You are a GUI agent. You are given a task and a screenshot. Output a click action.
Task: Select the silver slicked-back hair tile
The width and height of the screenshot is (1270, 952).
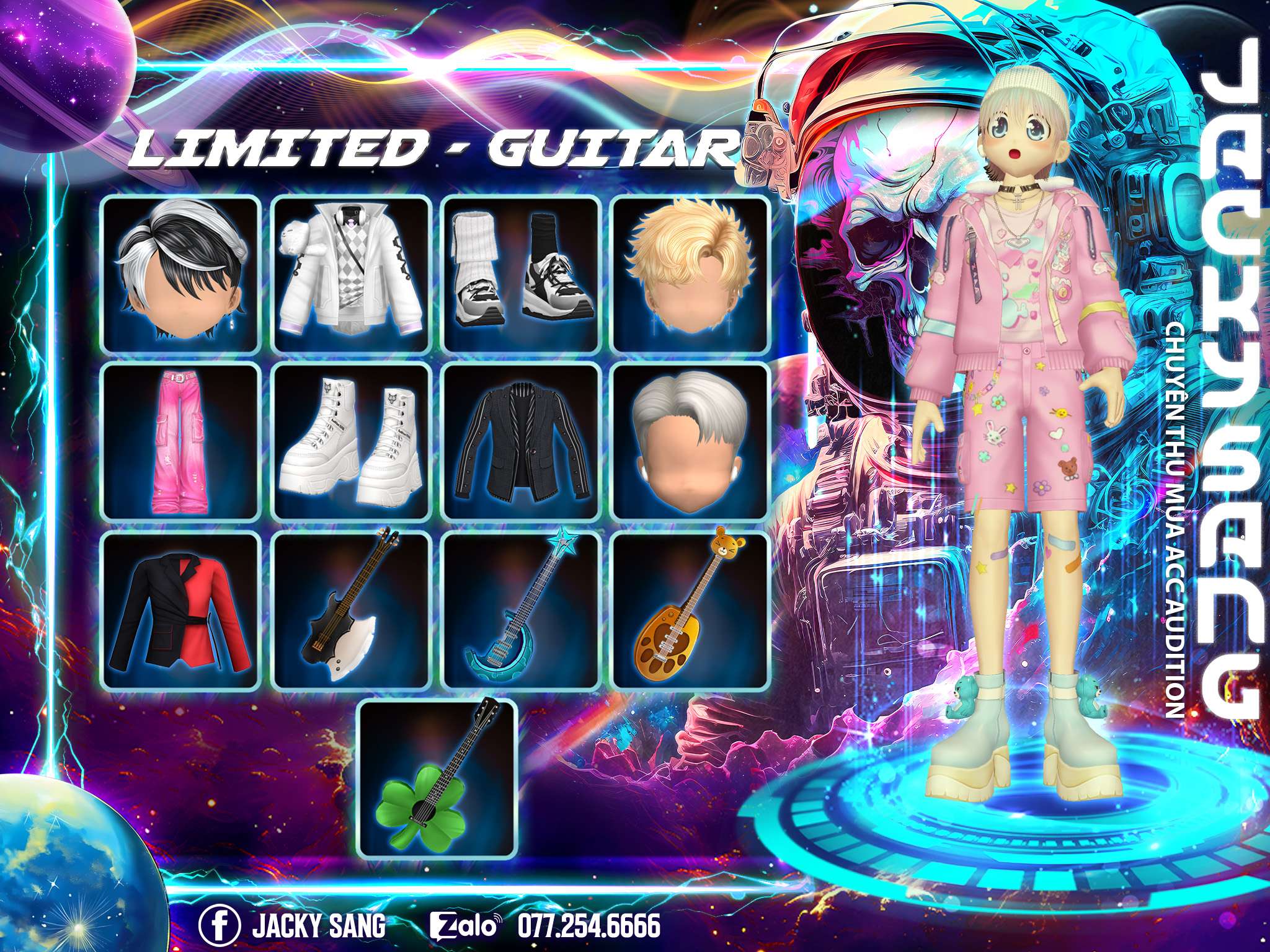click(690, 441)
